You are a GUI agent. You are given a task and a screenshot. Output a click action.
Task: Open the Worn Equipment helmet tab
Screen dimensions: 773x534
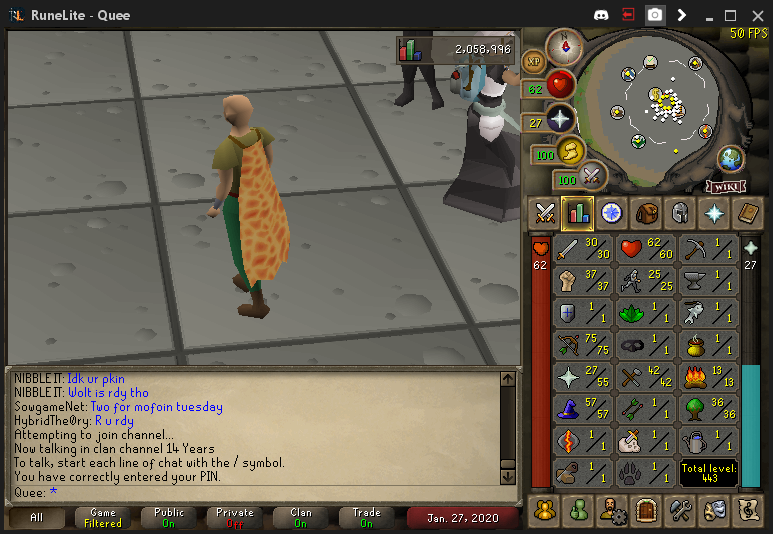[679, 212]
